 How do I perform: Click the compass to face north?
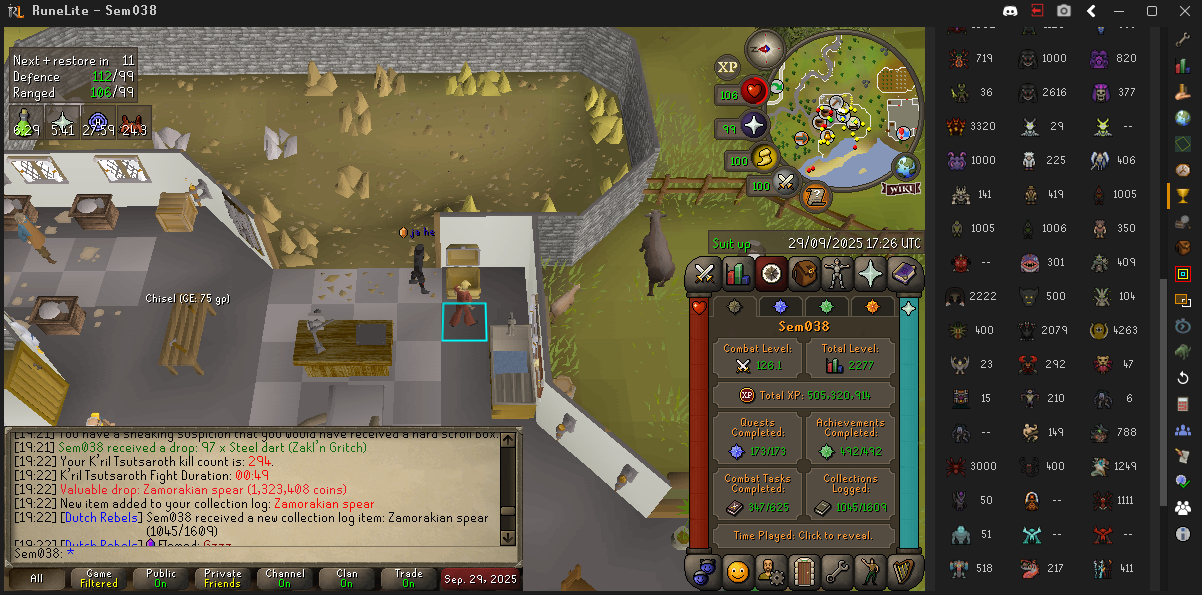(x=767, y=46)
